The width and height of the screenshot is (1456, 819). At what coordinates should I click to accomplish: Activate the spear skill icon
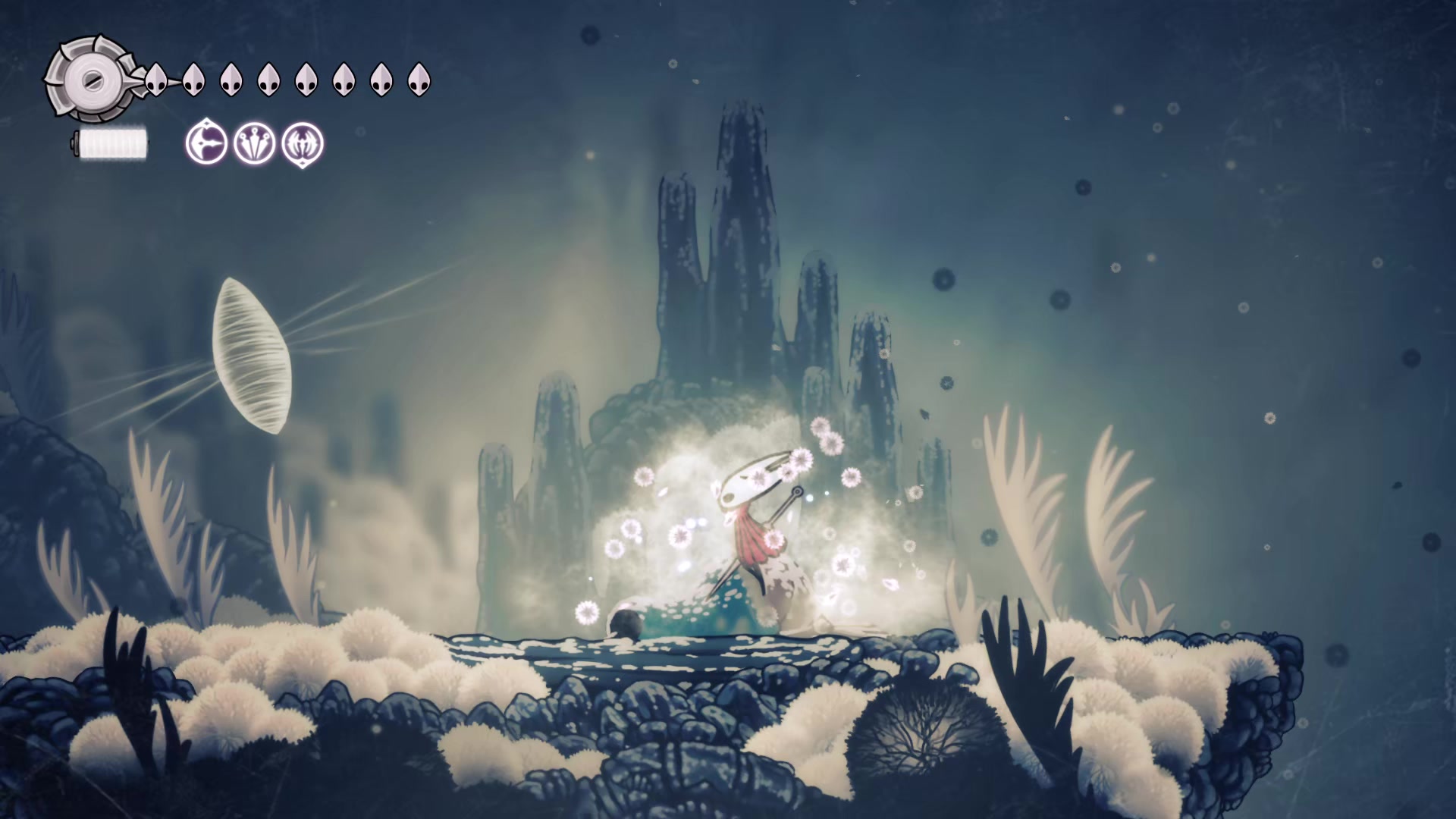point(206,143)
